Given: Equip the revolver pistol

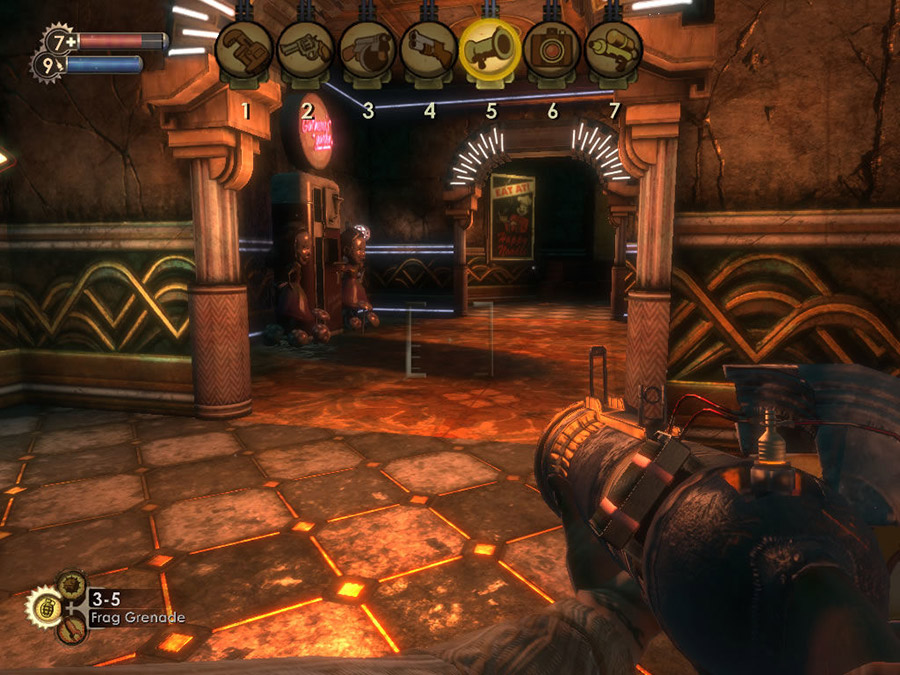Looking at the screenshot, I should pyautogui.click(x=306, y=49).
